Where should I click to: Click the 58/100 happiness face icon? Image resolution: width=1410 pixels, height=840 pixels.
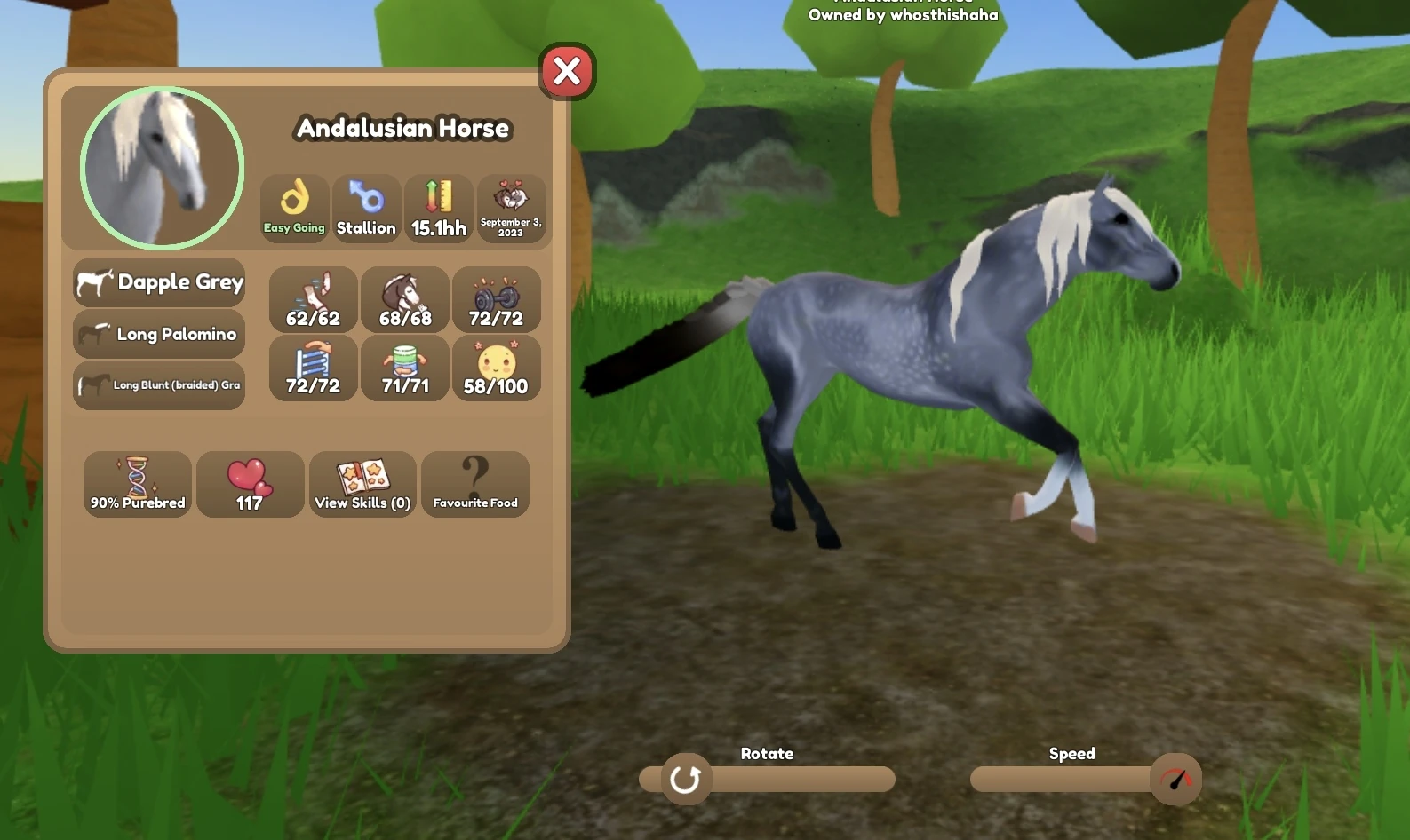[x=497, y=368]
